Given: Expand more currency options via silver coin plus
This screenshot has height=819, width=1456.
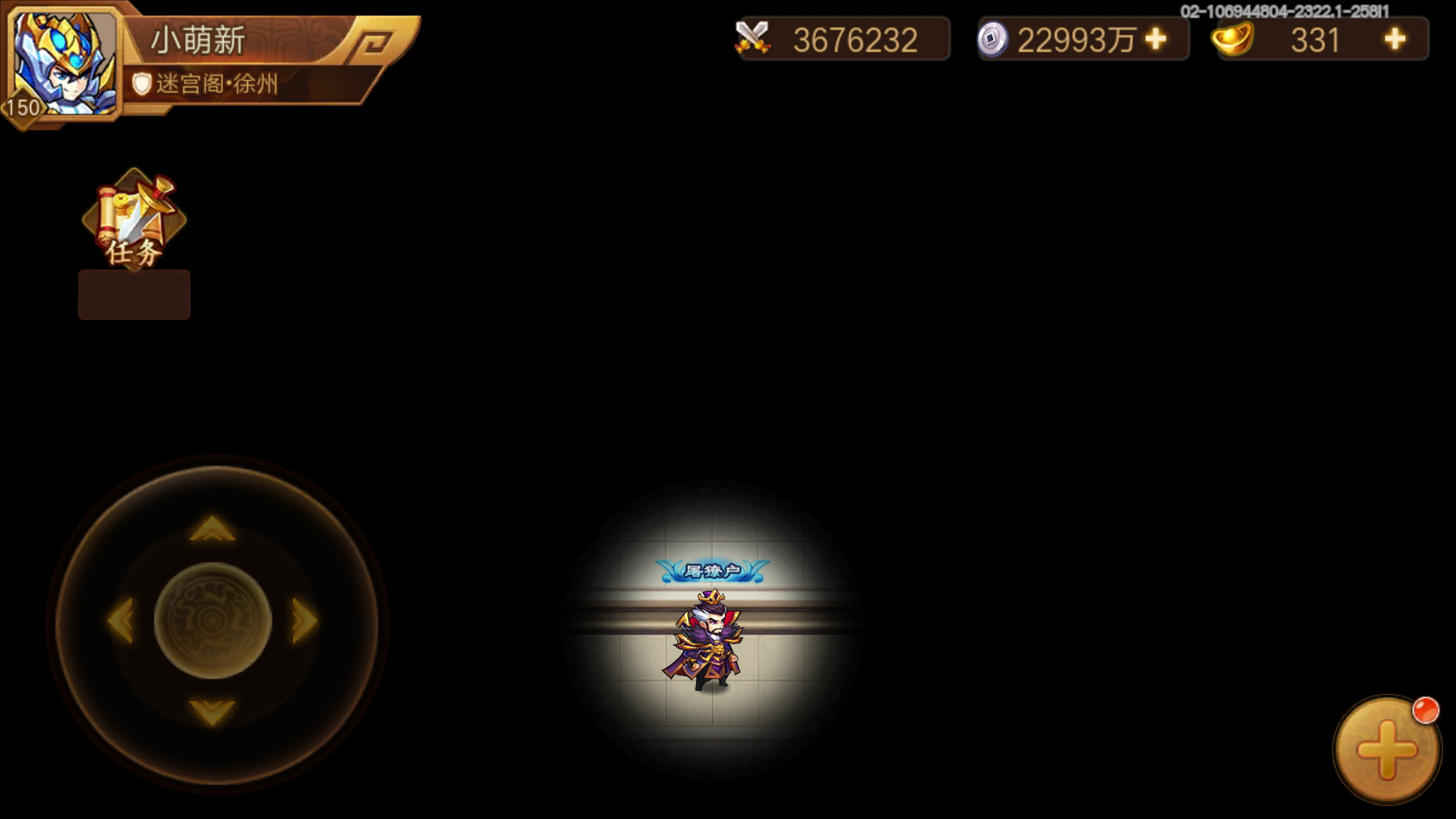Looking at the screenshot, I should [x=1156, y=39].
